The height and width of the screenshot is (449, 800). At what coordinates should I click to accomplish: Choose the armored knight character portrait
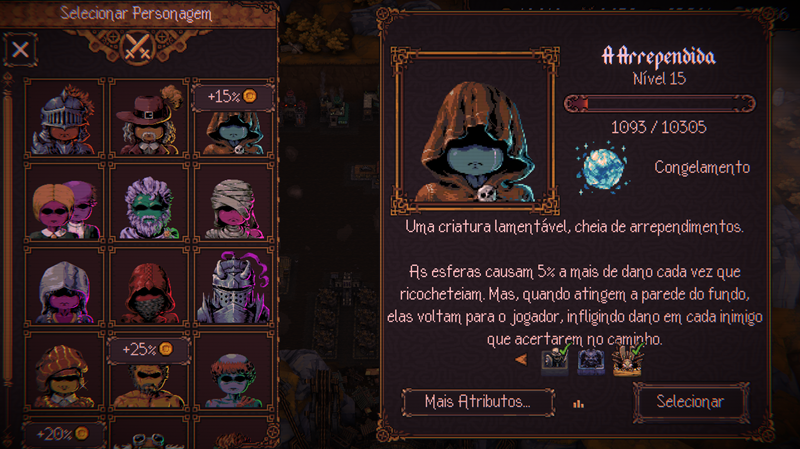pyautogui.click(x=64, y=118)
